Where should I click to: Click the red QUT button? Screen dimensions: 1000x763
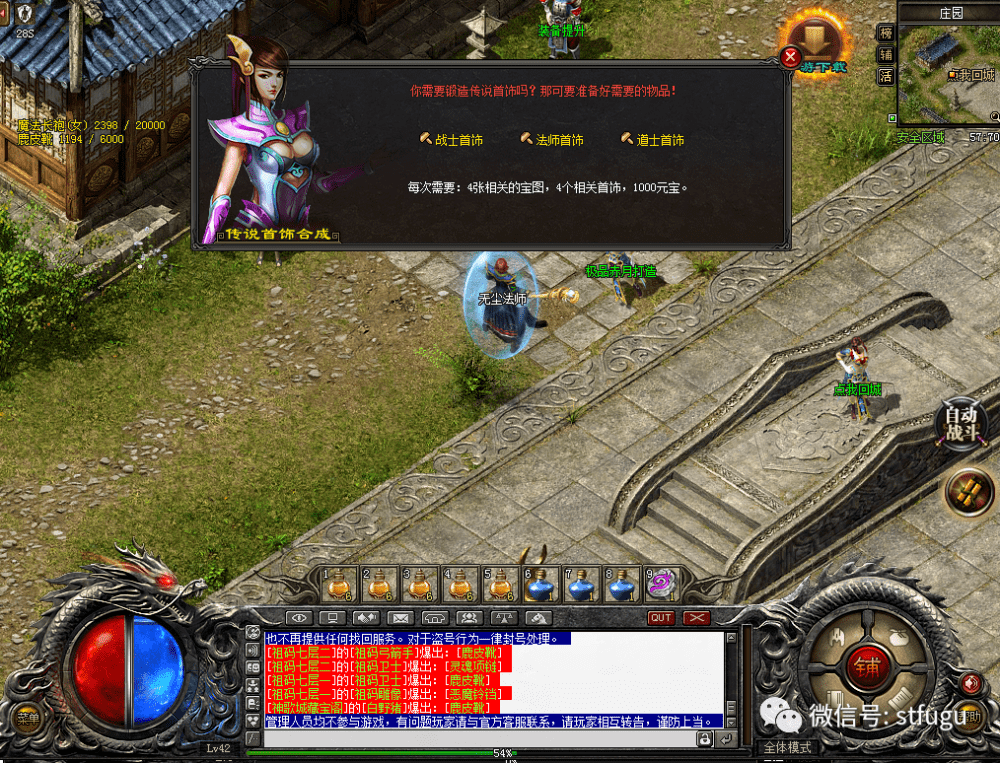click(661, 618)
